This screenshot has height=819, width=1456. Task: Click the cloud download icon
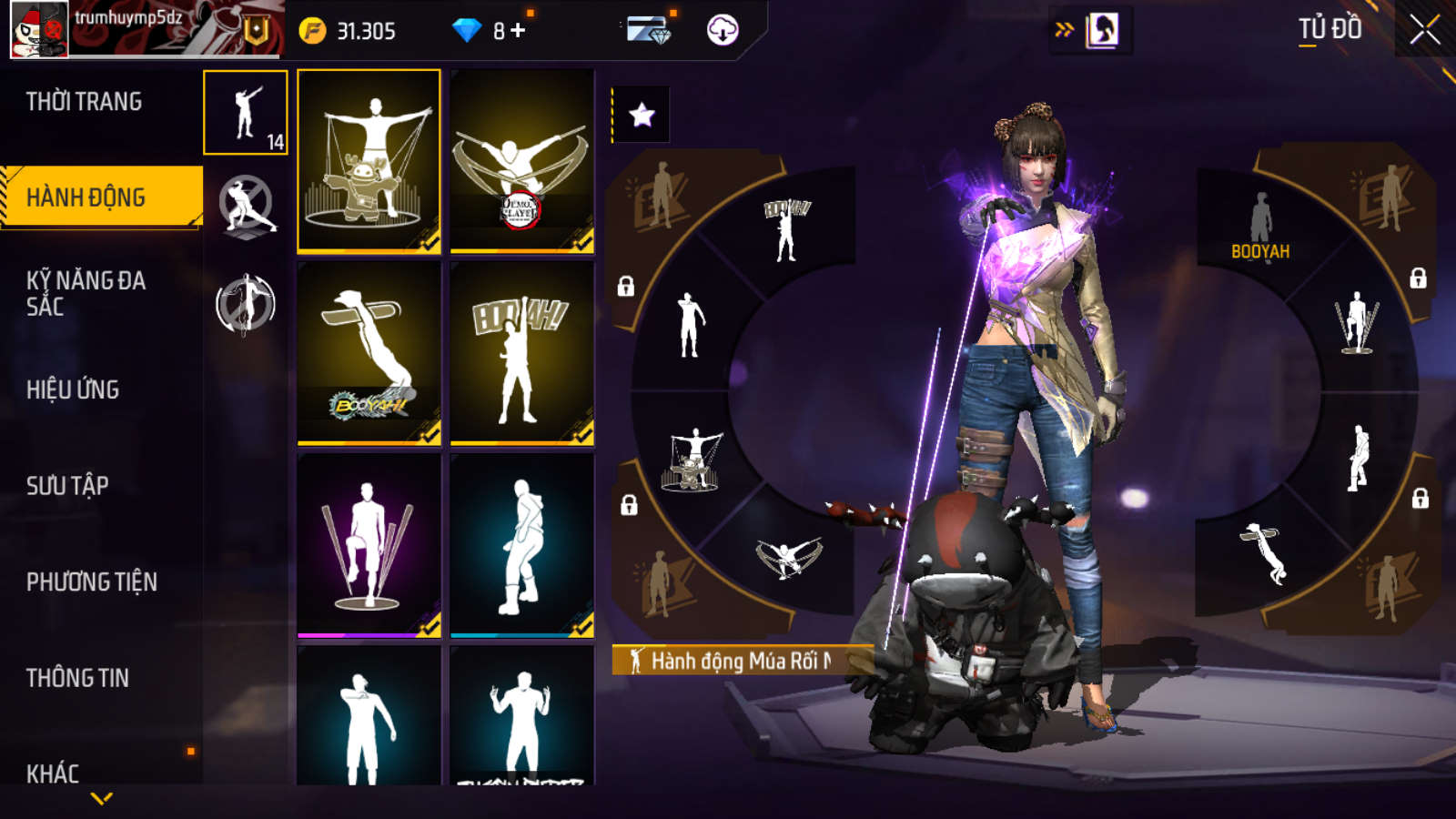723,30
